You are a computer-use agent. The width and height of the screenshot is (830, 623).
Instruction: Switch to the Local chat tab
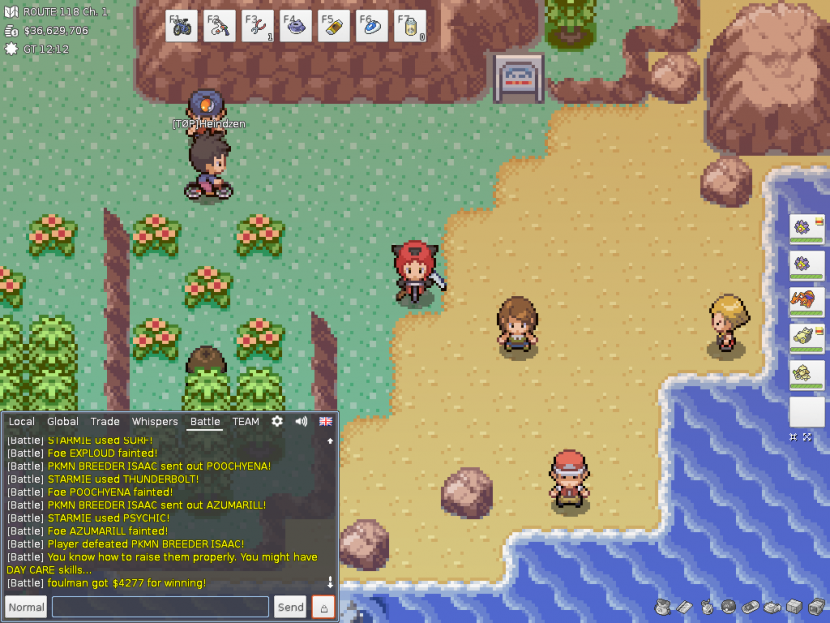tap(22, 422)
